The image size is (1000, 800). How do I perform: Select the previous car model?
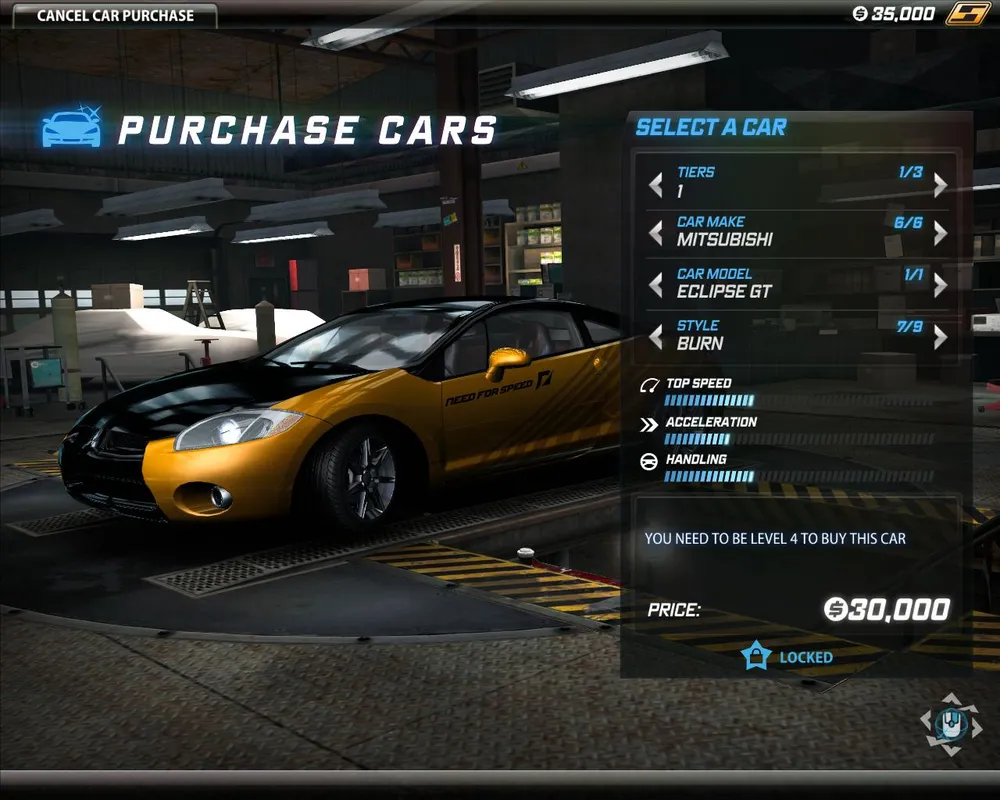(x=656, y=285)
